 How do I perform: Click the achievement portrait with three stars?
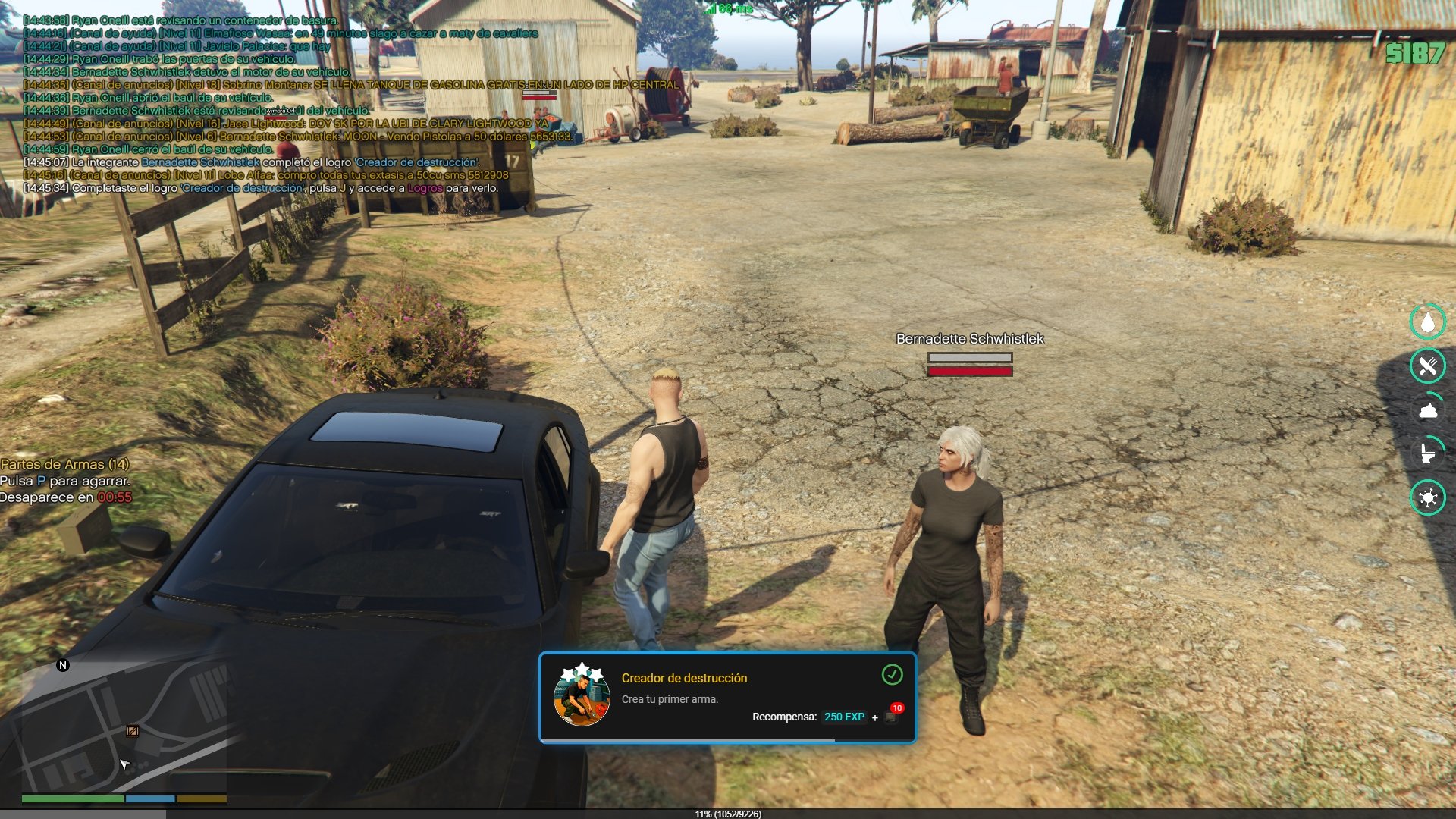click(x=582, y=696)
